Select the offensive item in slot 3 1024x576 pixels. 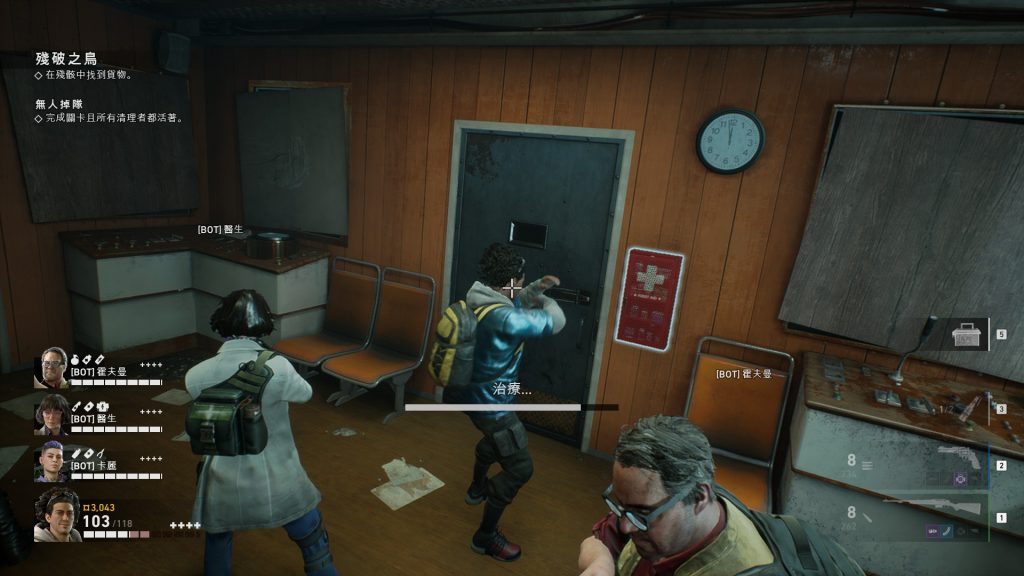point(965,407)
